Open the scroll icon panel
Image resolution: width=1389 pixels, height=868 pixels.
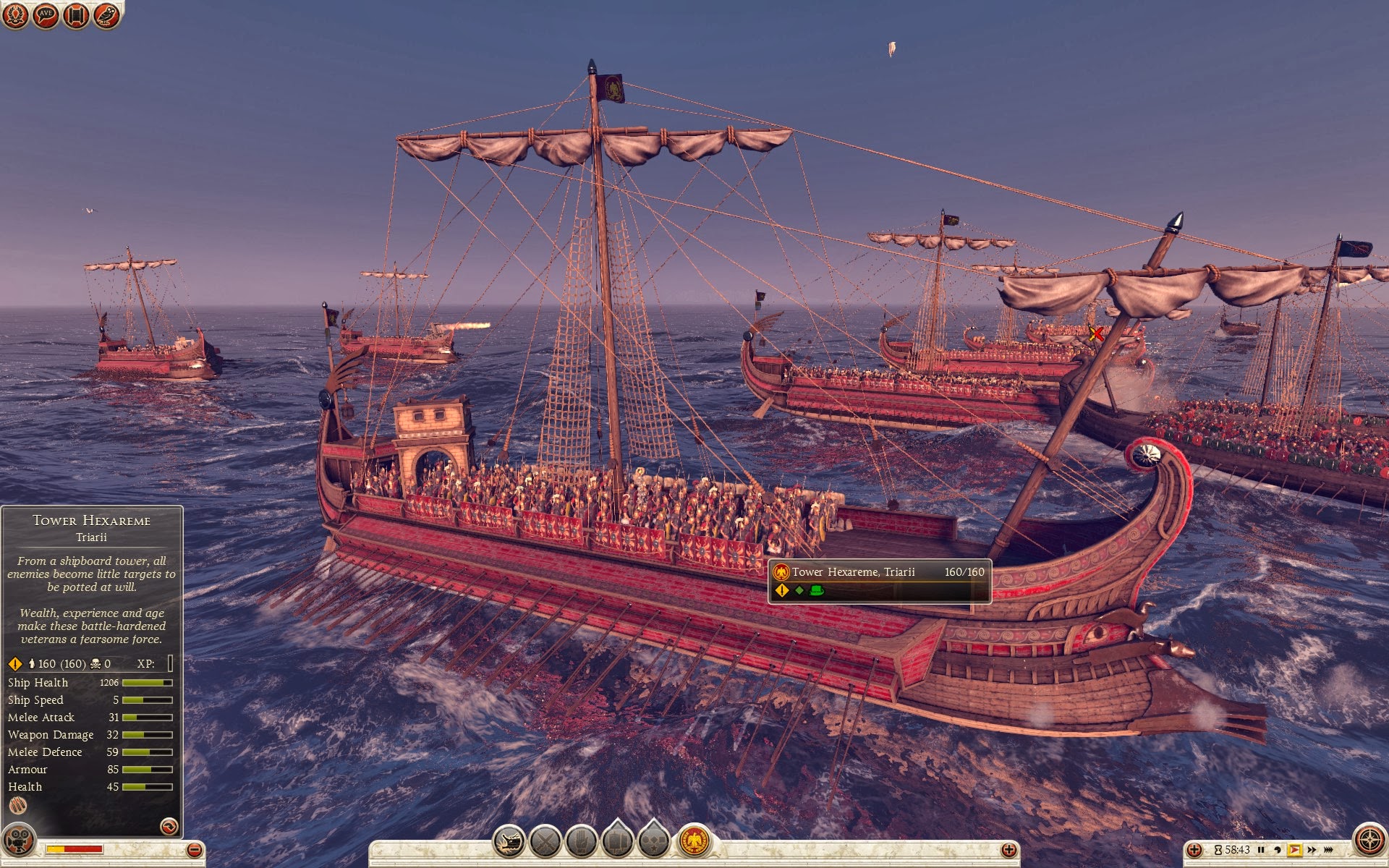[x=76, y=15]
